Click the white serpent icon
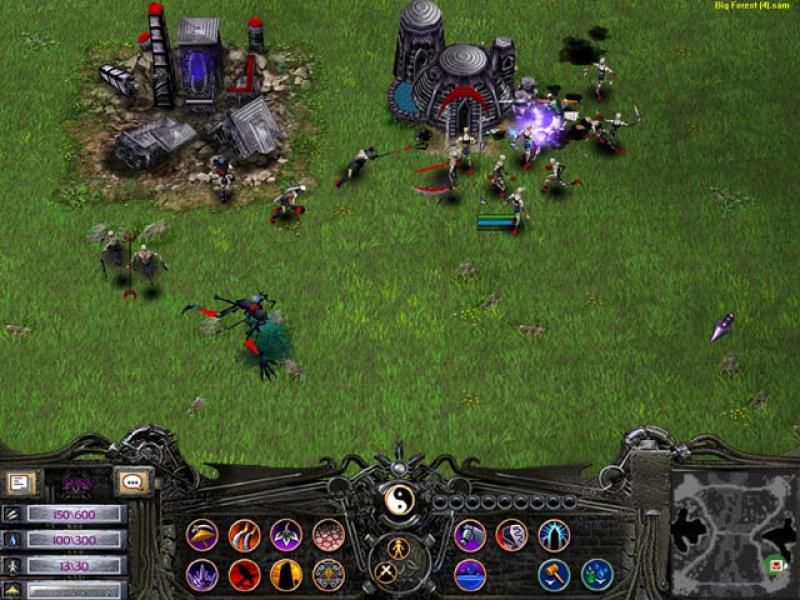The image size is (800, 600). 512,535
